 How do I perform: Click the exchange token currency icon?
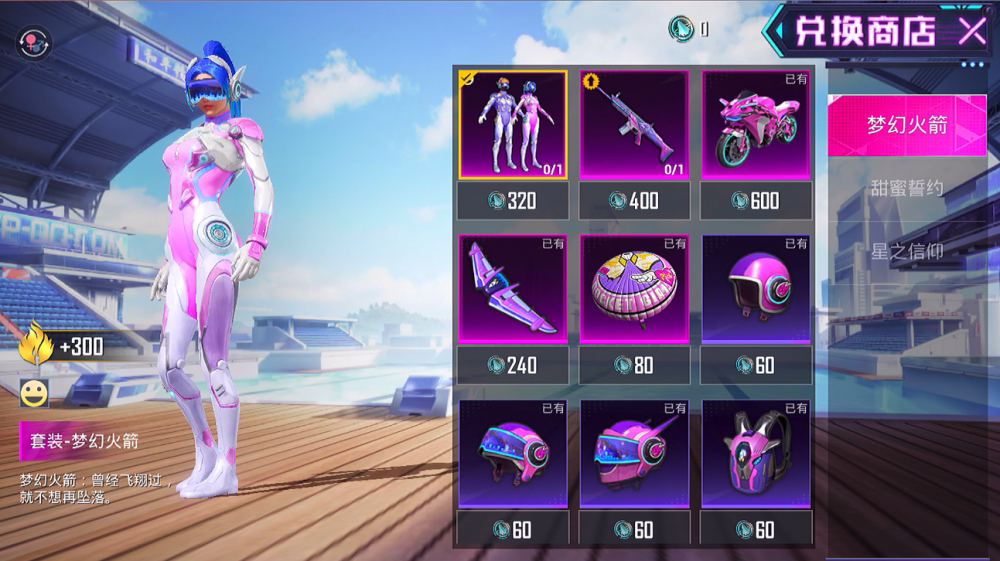click(682, 30)
